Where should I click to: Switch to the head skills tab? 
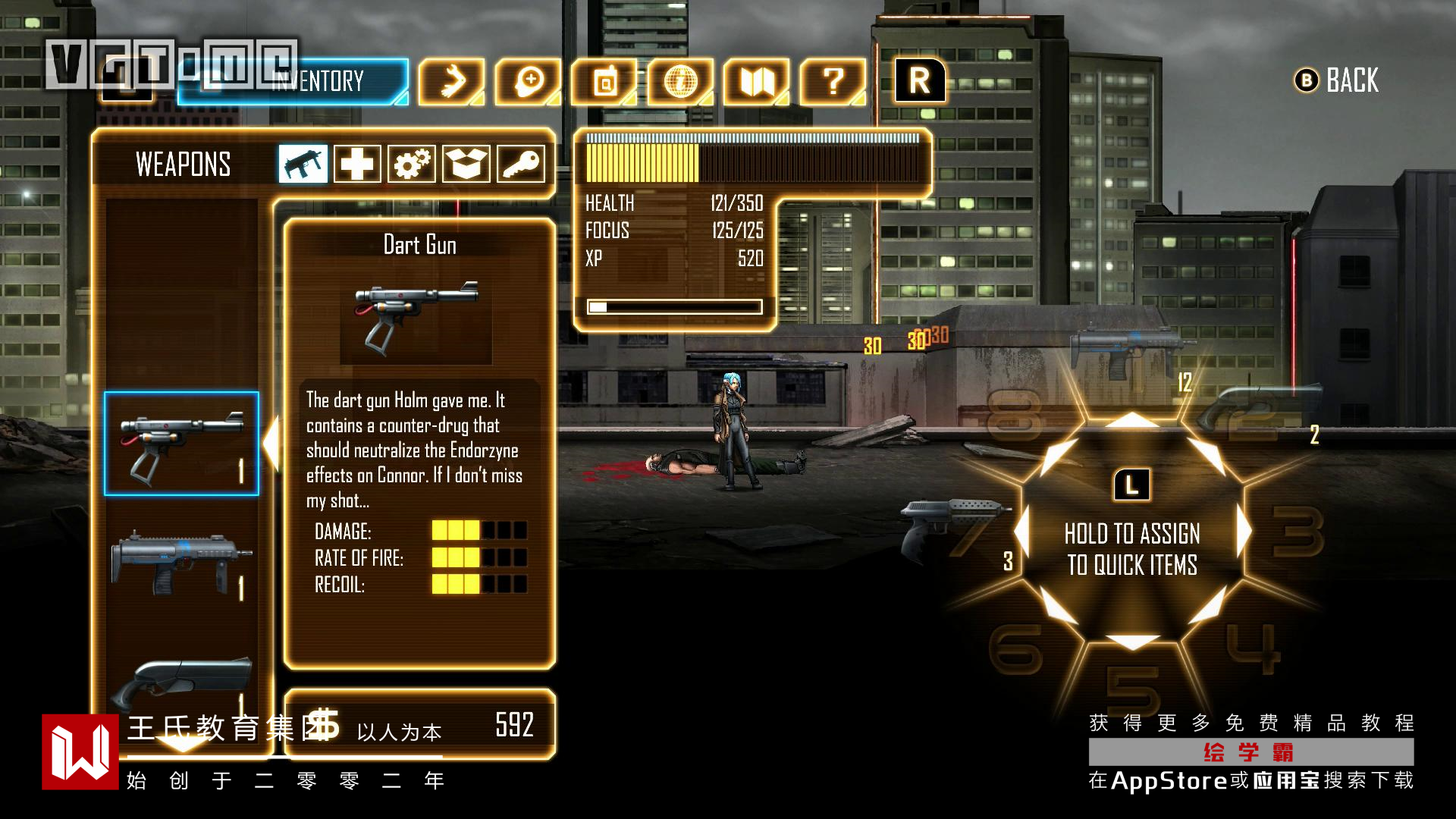point(529,81)
